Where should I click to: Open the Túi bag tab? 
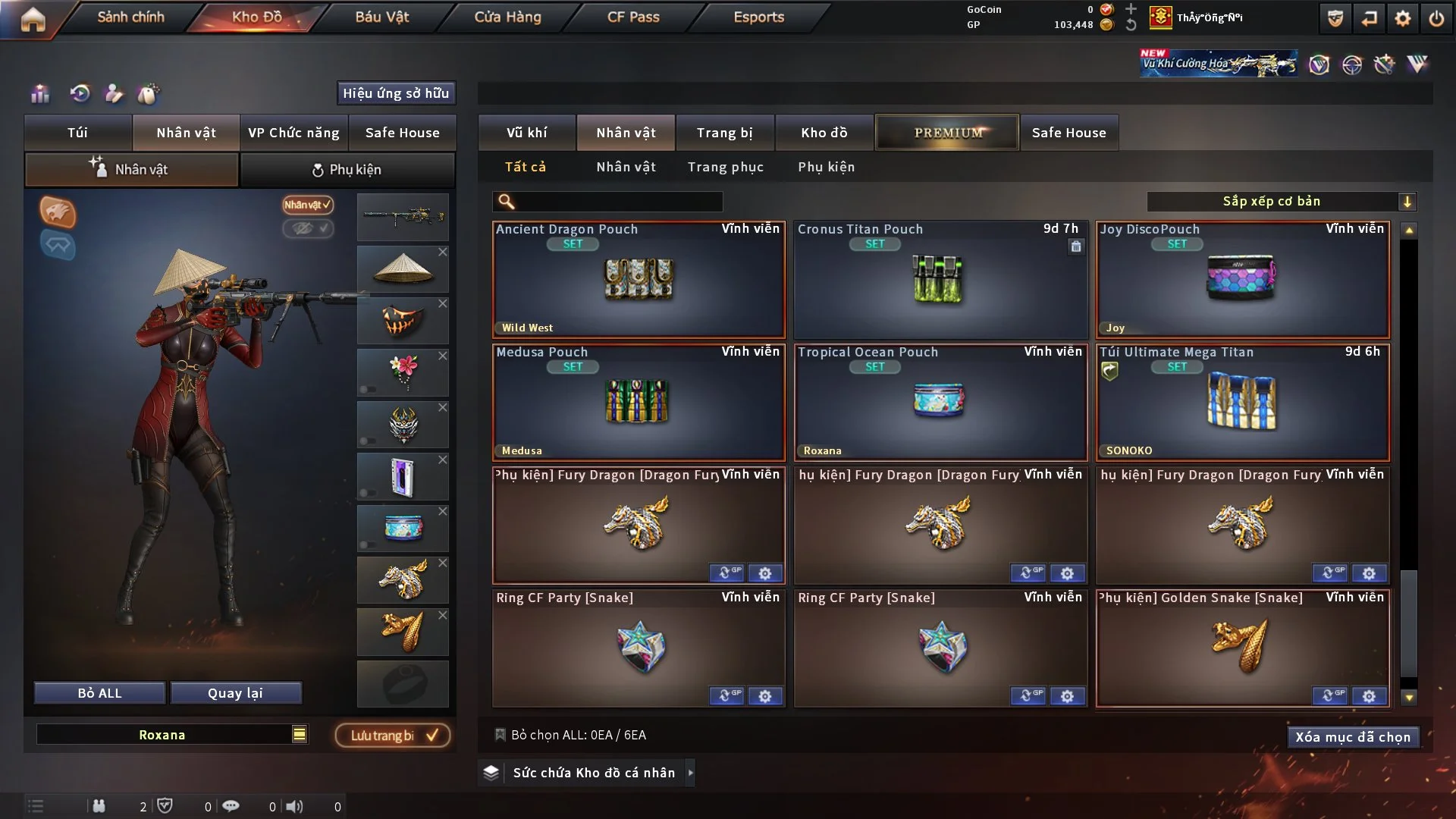tap(77, 133)
